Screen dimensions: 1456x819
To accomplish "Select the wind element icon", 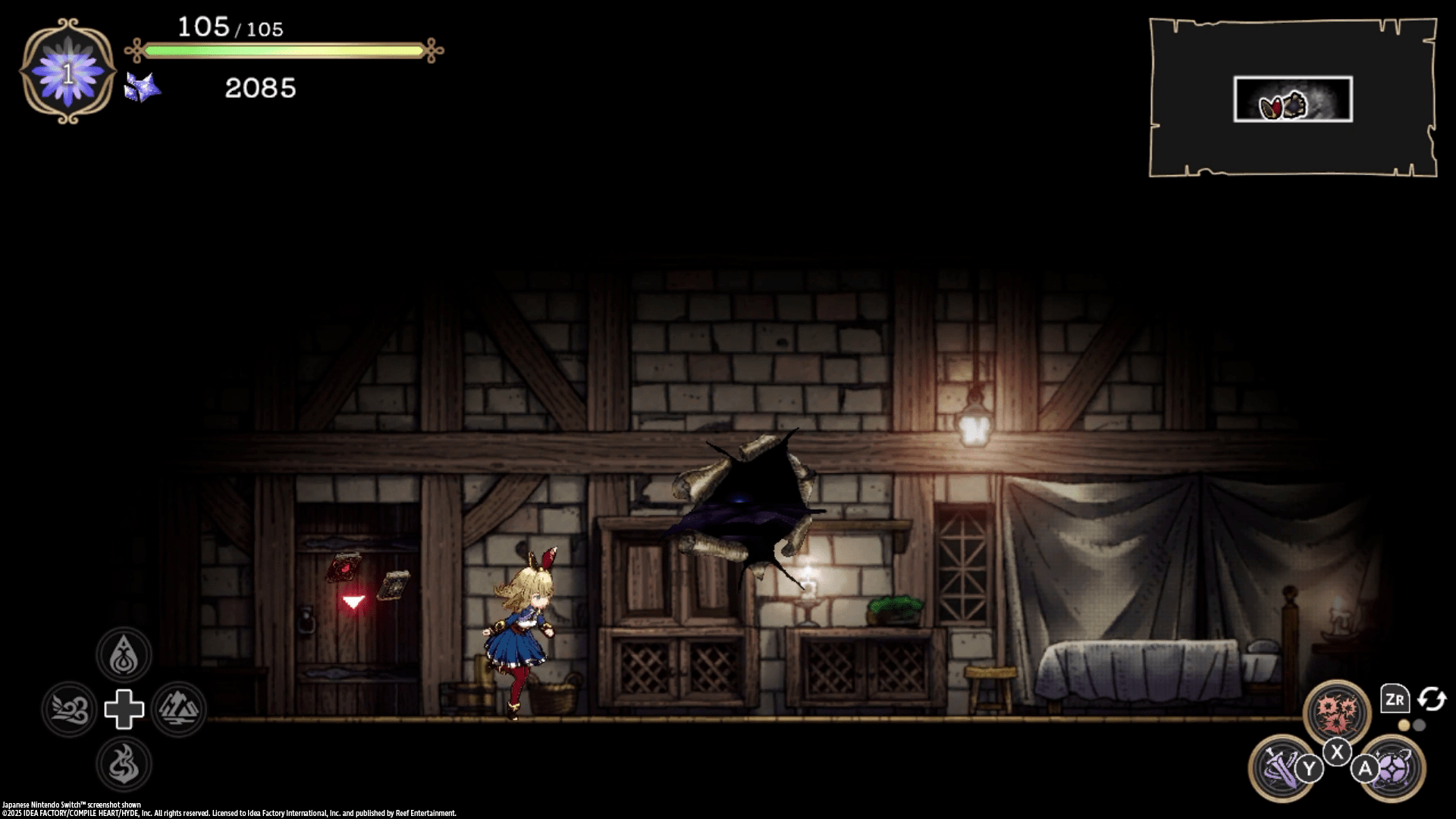I will tap(69, 710).
